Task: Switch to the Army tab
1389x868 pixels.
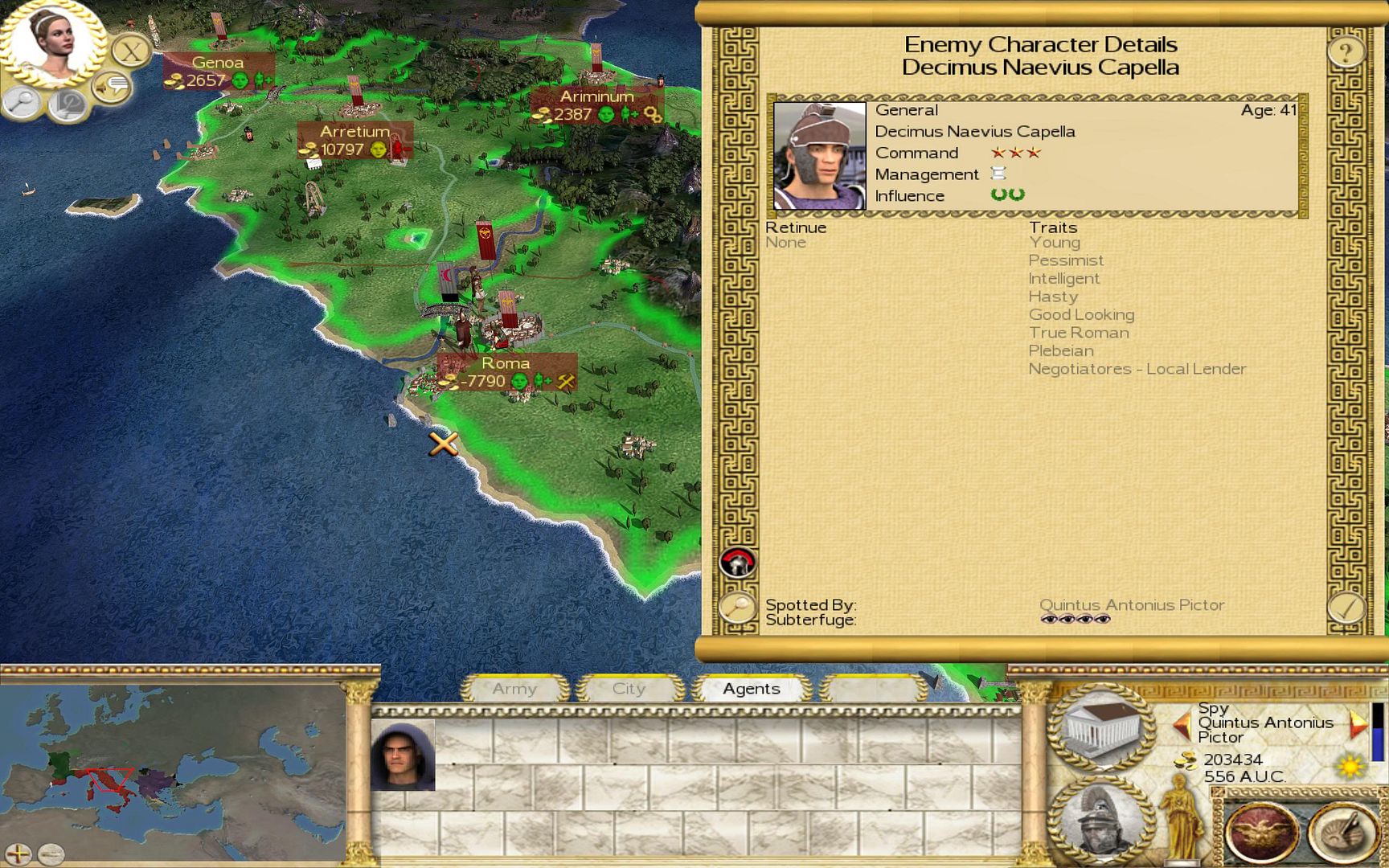Action: (514, 689)
